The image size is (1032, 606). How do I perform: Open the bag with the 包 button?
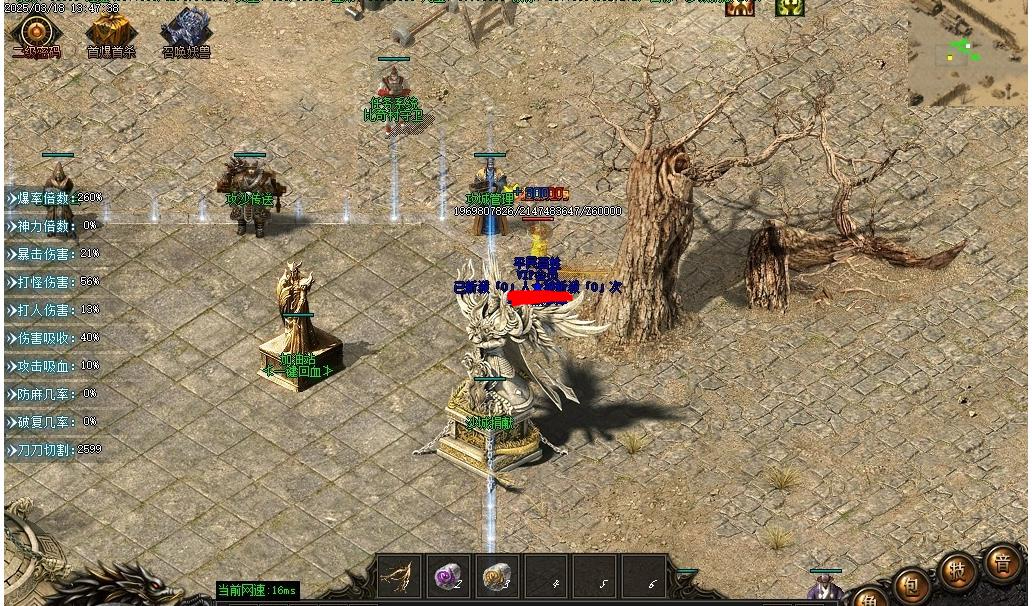pos(911,584)
